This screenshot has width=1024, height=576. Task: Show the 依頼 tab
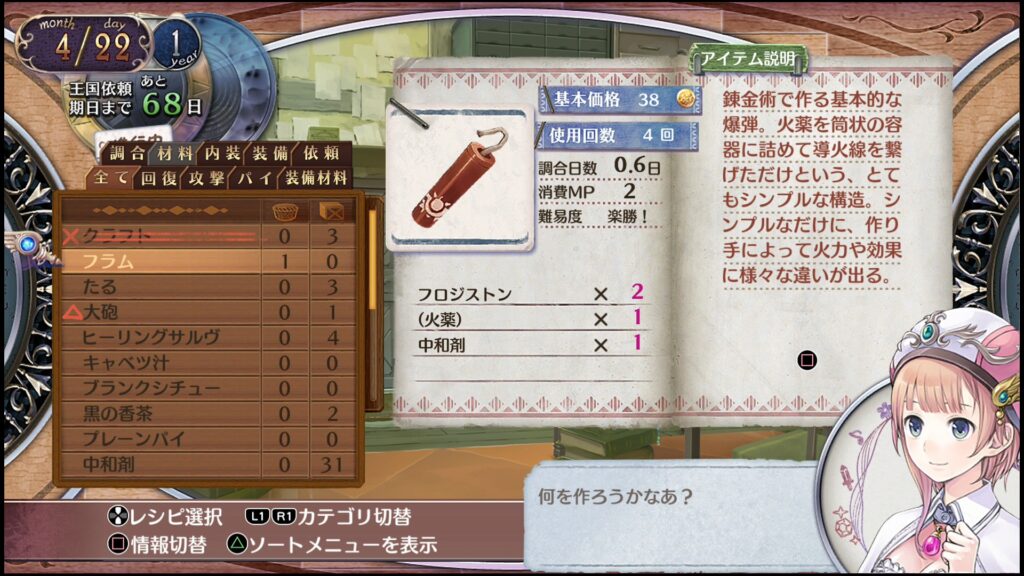tap(320, 154)
